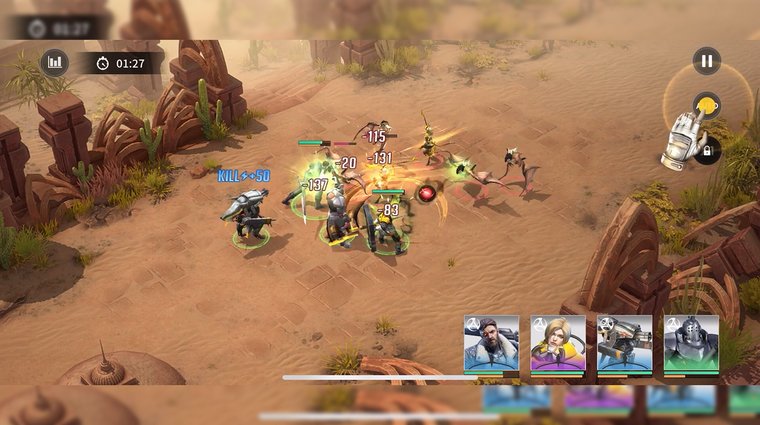The height and width of the screenshot is (425, 760).
Task: Pause the battle
Action: (x=707, y=61)
